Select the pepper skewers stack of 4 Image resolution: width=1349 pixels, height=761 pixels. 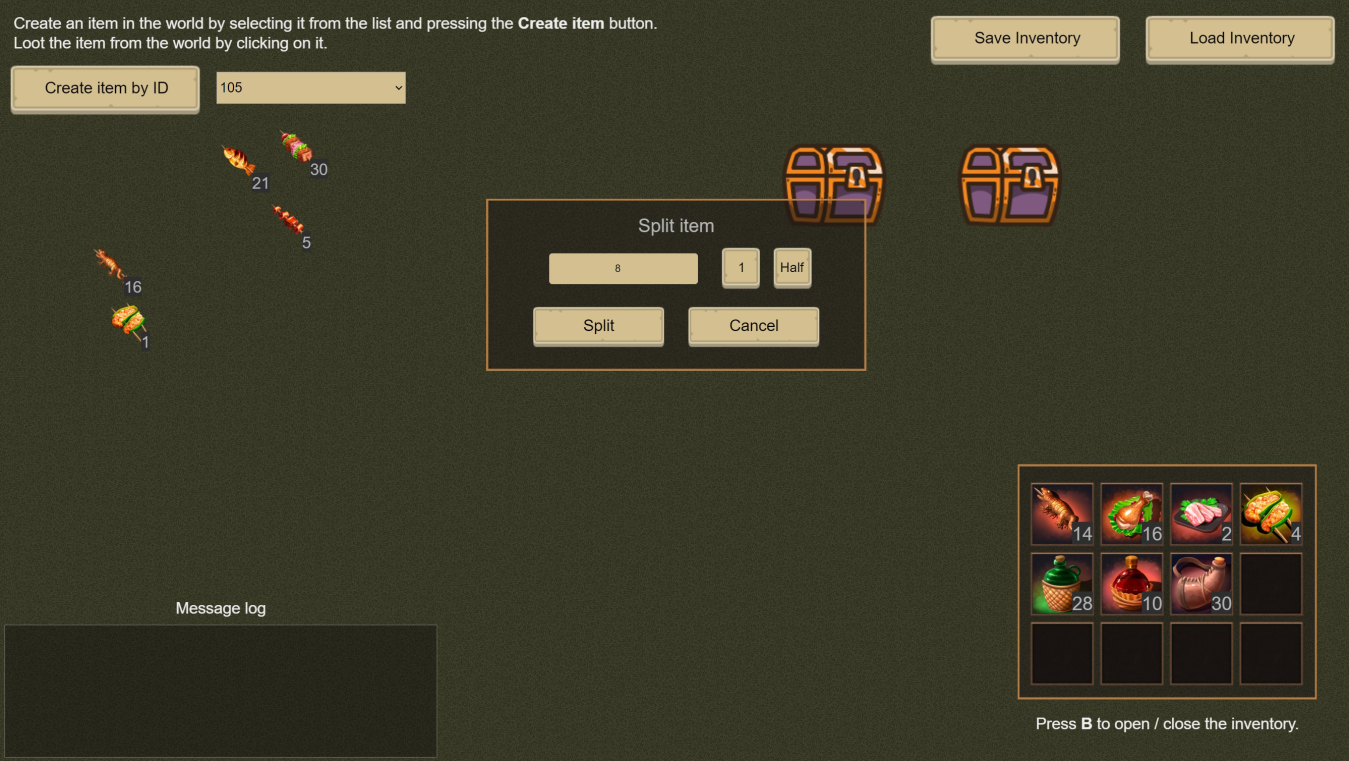(1271, 514)
